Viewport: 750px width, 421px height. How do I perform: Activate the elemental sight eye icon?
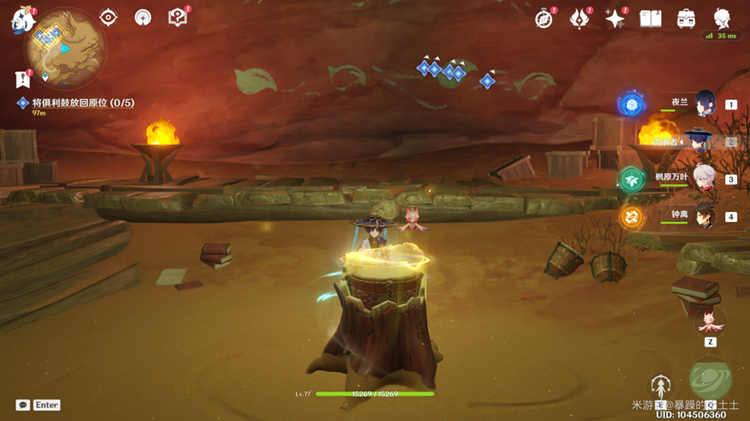click(109, 17)
